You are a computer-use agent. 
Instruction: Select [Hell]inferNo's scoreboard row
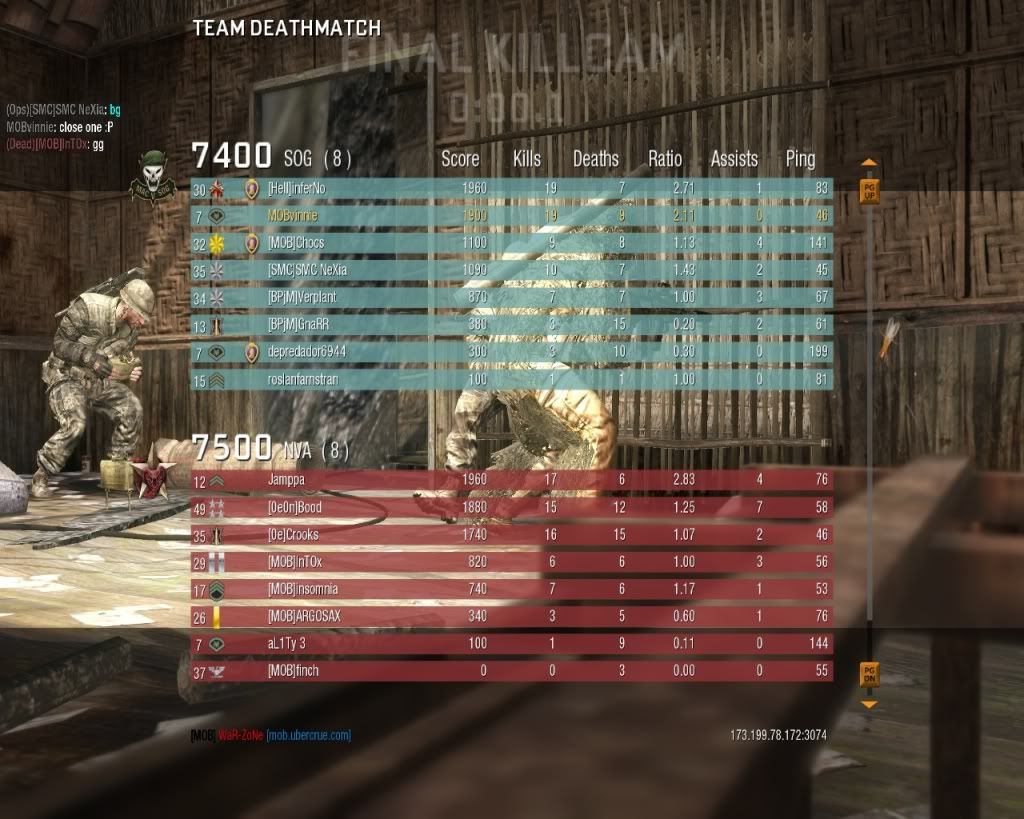click(511, 188)
